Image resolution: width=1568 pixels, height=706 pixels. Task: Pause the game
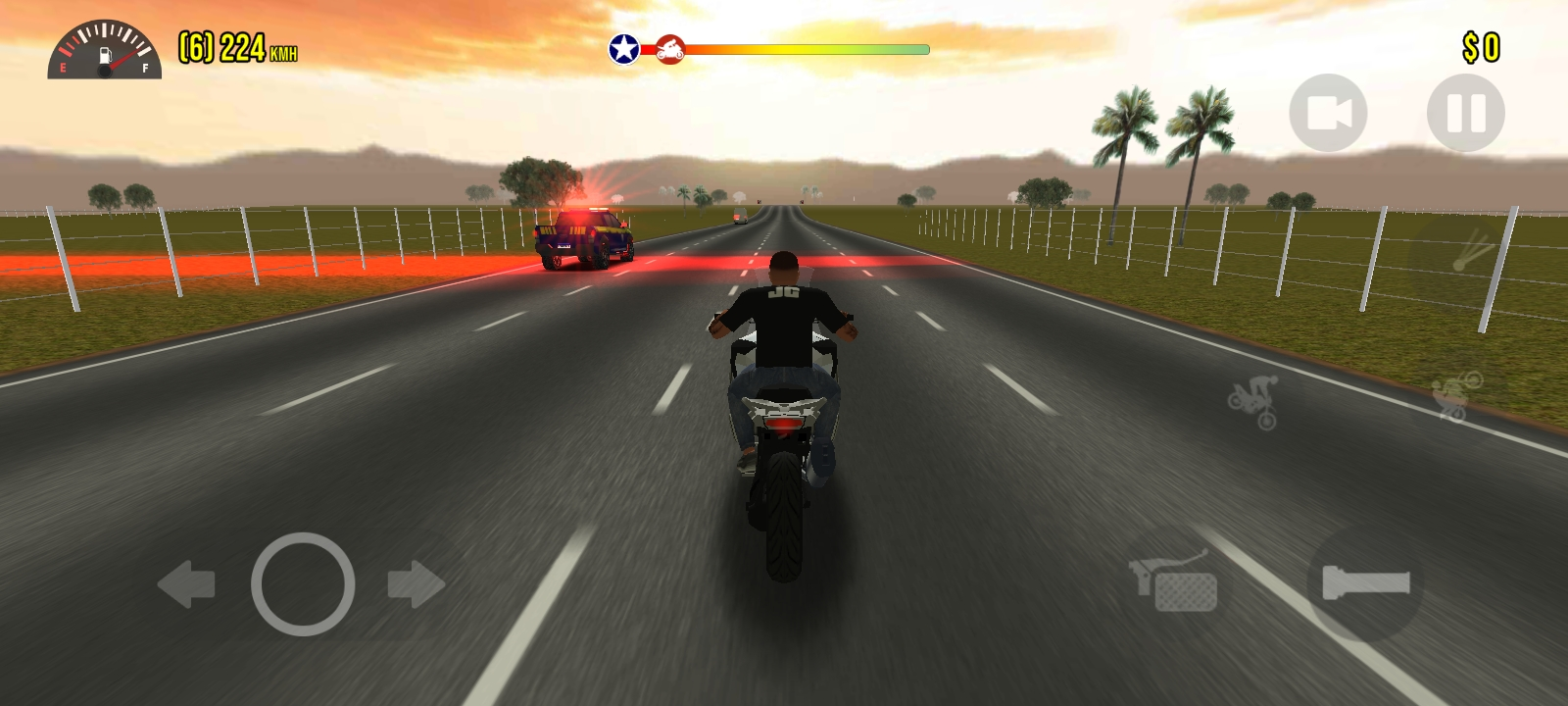1465,113
